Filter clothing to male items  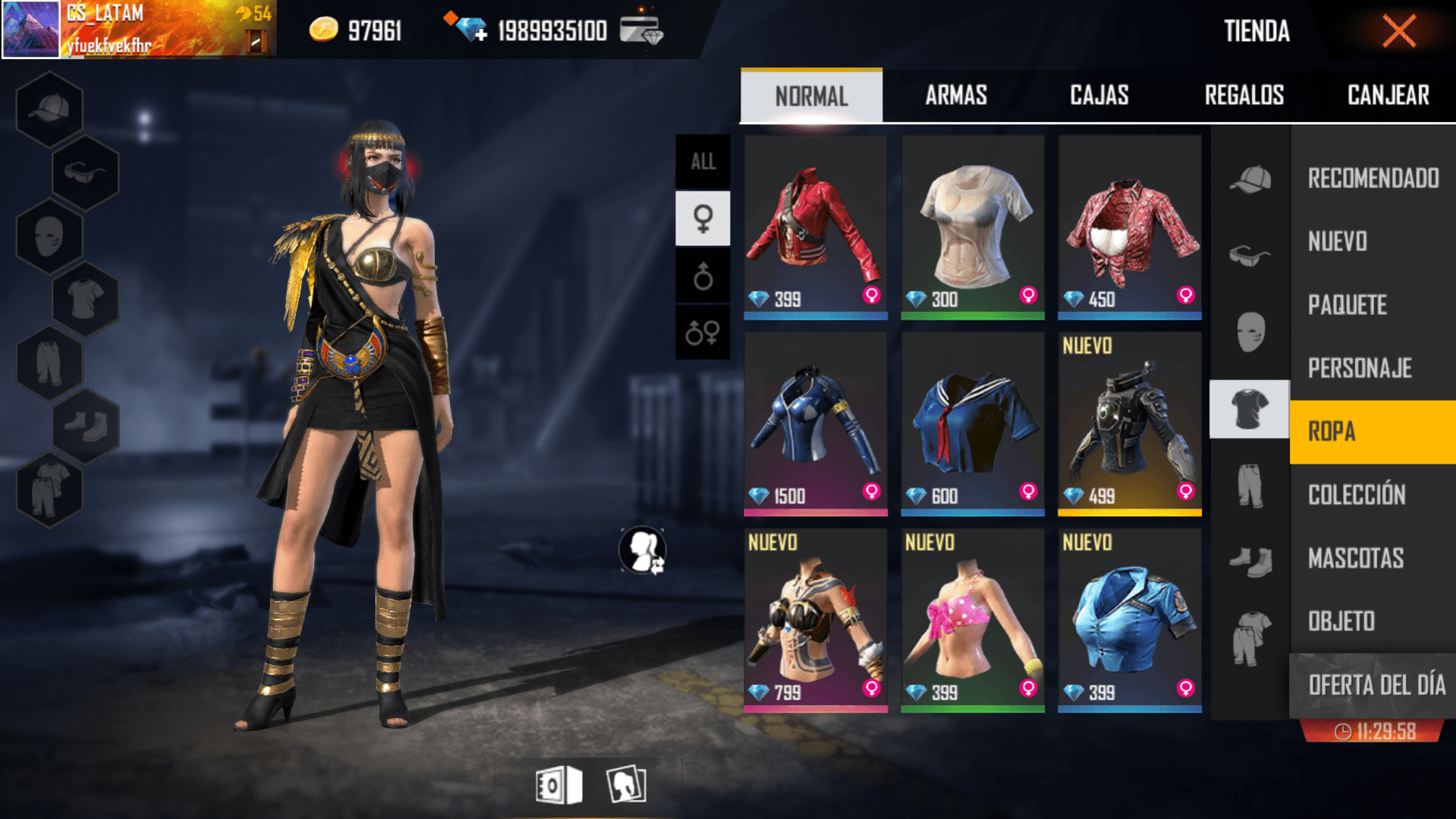coord(703,276)
